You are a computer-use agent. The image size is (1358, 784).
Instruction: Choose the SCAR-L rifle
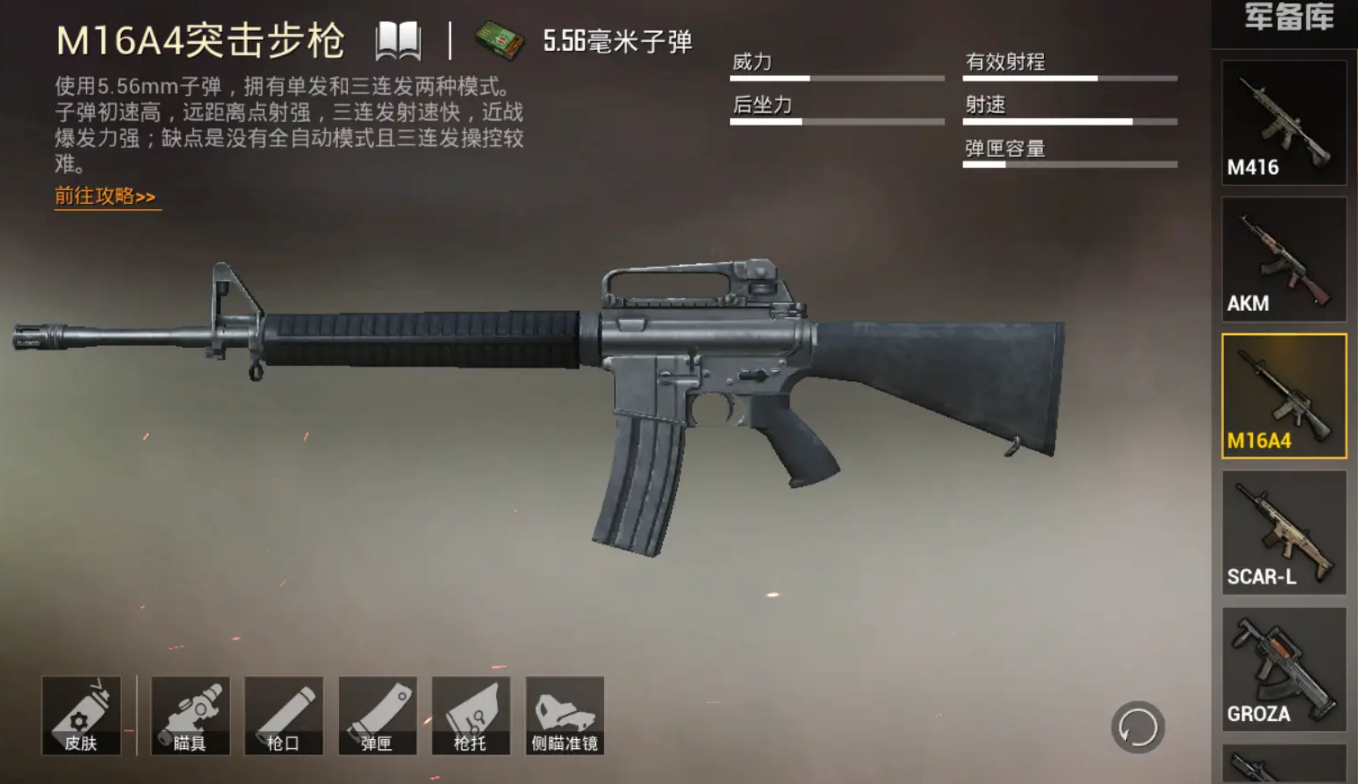(x=1283, y=533)
